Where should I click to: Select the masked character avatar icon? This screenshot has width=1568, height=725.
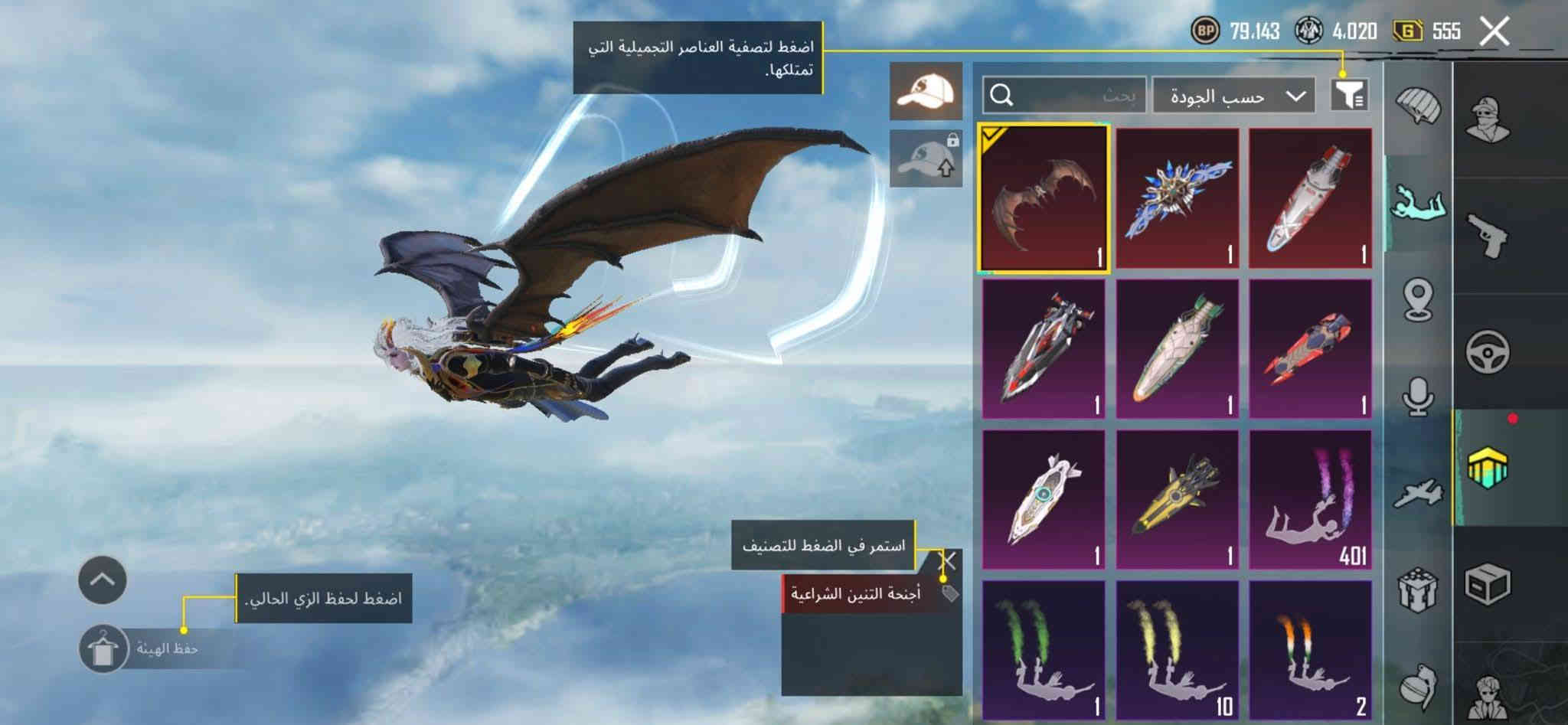1487,117
